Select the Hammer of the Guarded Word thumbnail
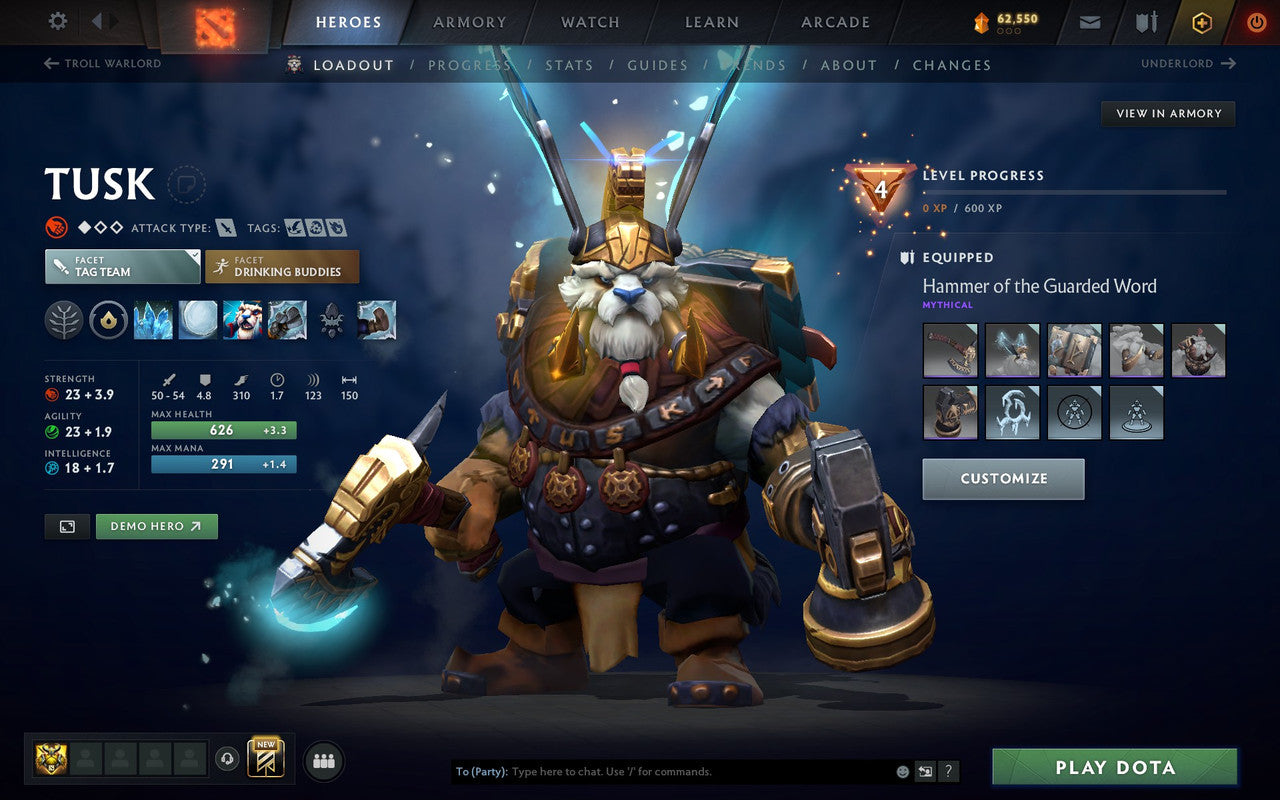Viewport: 1280px width, 800px height. coord(950,350)
